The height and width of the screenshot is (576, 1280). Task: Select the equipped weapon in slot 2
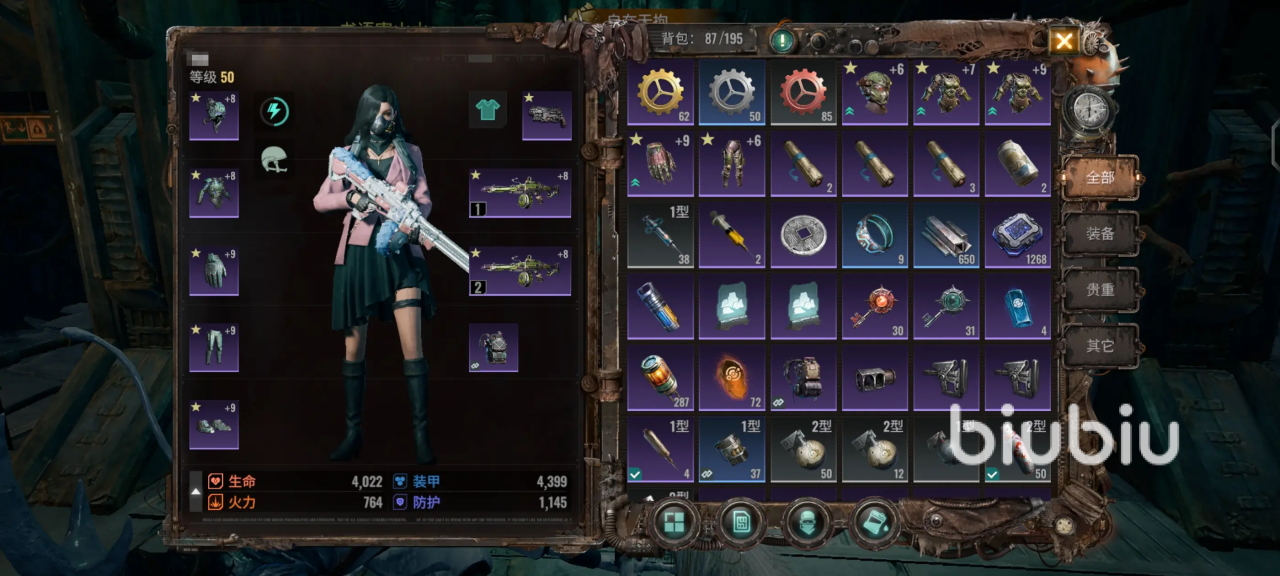click(520, 271)
